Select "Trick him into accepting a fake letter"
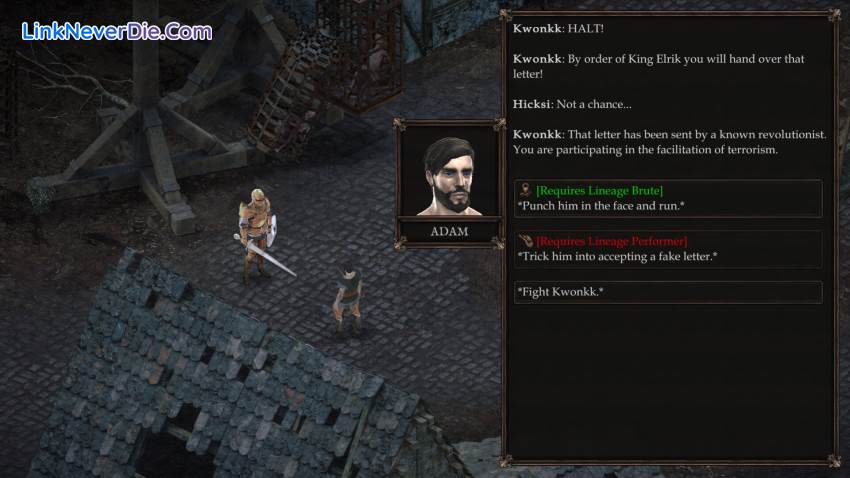 point(668,249)
